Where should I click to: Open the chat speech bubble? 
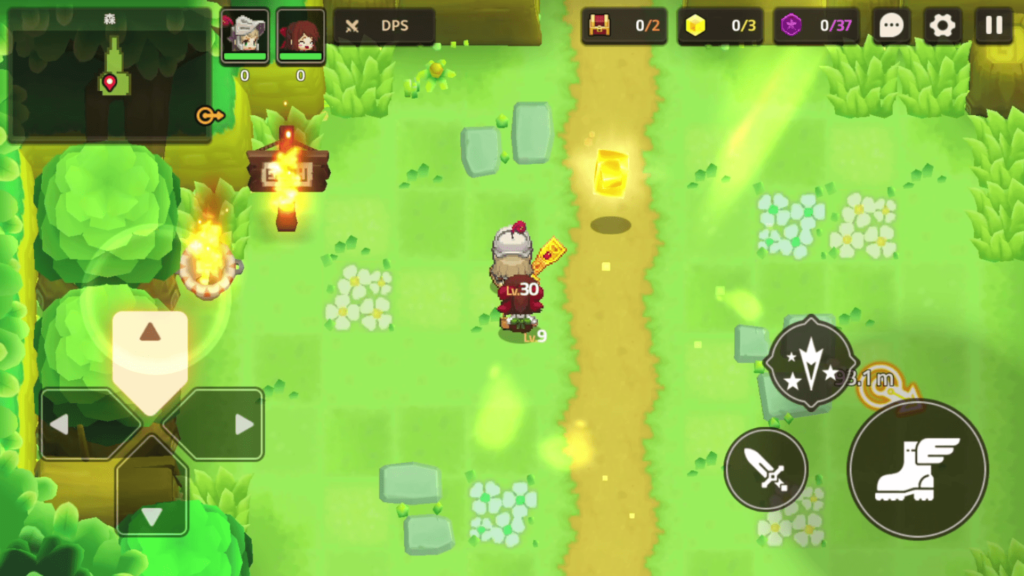[890, 26]
